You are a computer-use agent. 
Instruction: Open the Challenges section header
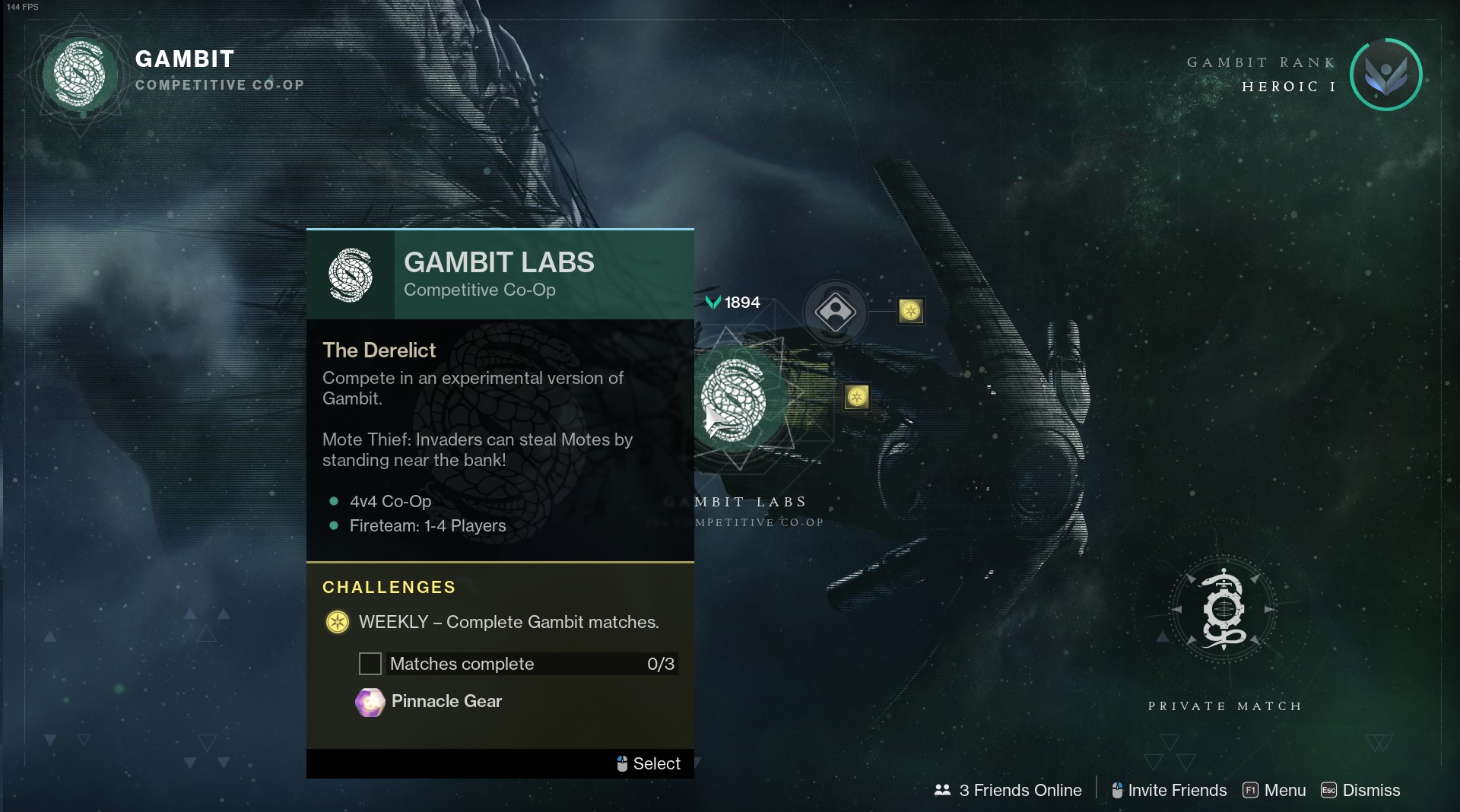[389, 587]
